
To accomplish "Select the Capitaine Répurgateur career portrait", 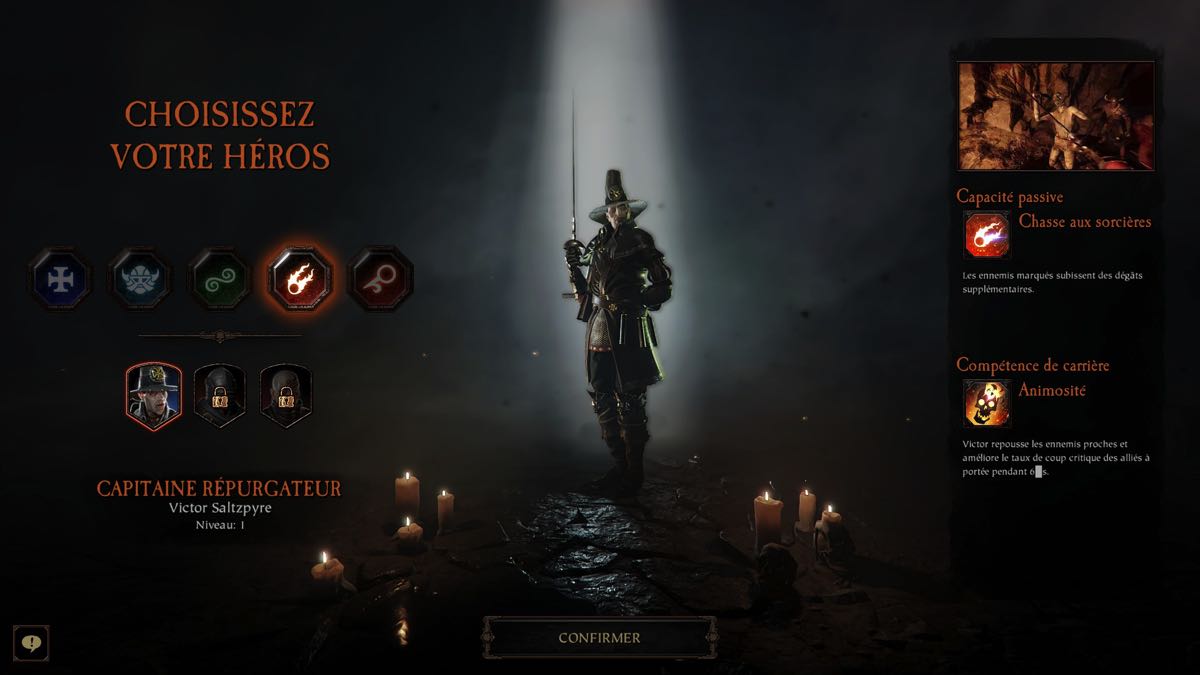I will coord(153,395).
